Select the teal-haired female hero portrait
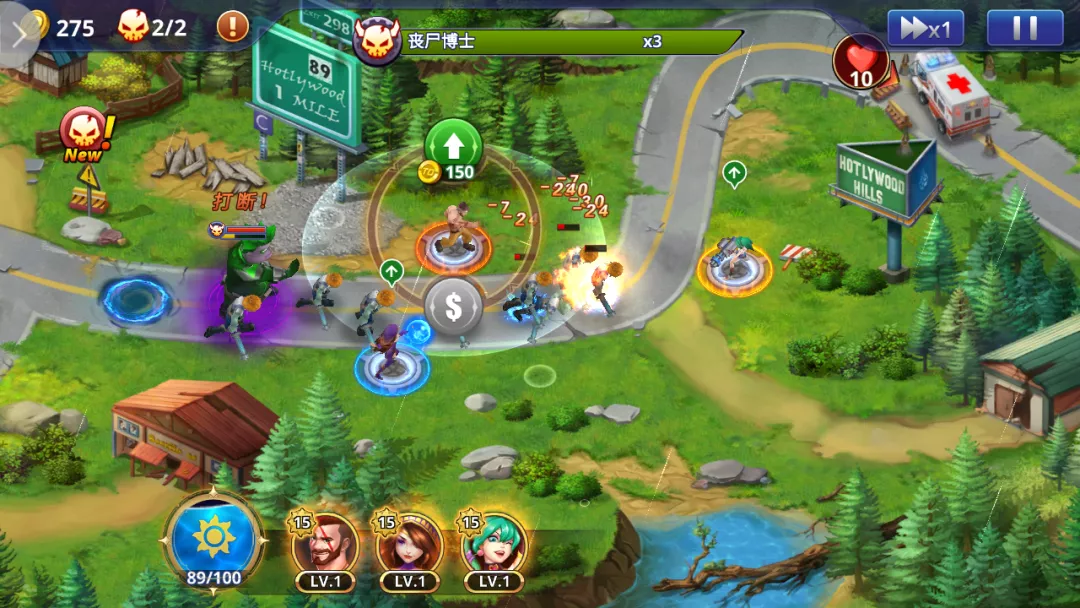The width and height of the screenshot is (1080, 608). click(x=494, y=545)
